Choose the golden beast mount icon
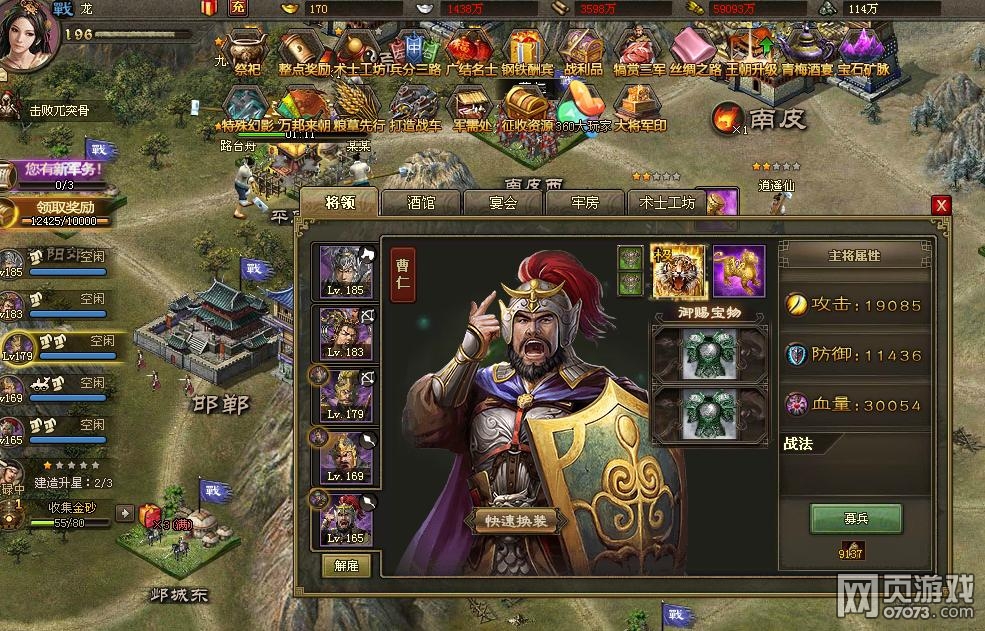This screenshot has width=985, height=631. (738, 271)
